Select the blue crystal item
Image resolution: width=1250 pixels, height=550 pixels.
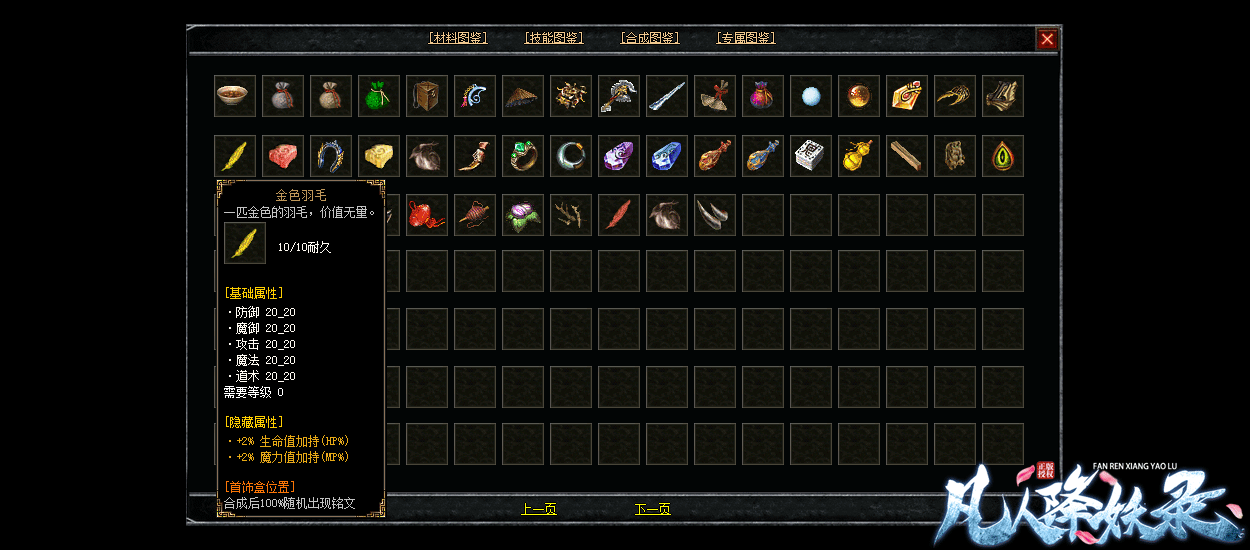(667, 156)
